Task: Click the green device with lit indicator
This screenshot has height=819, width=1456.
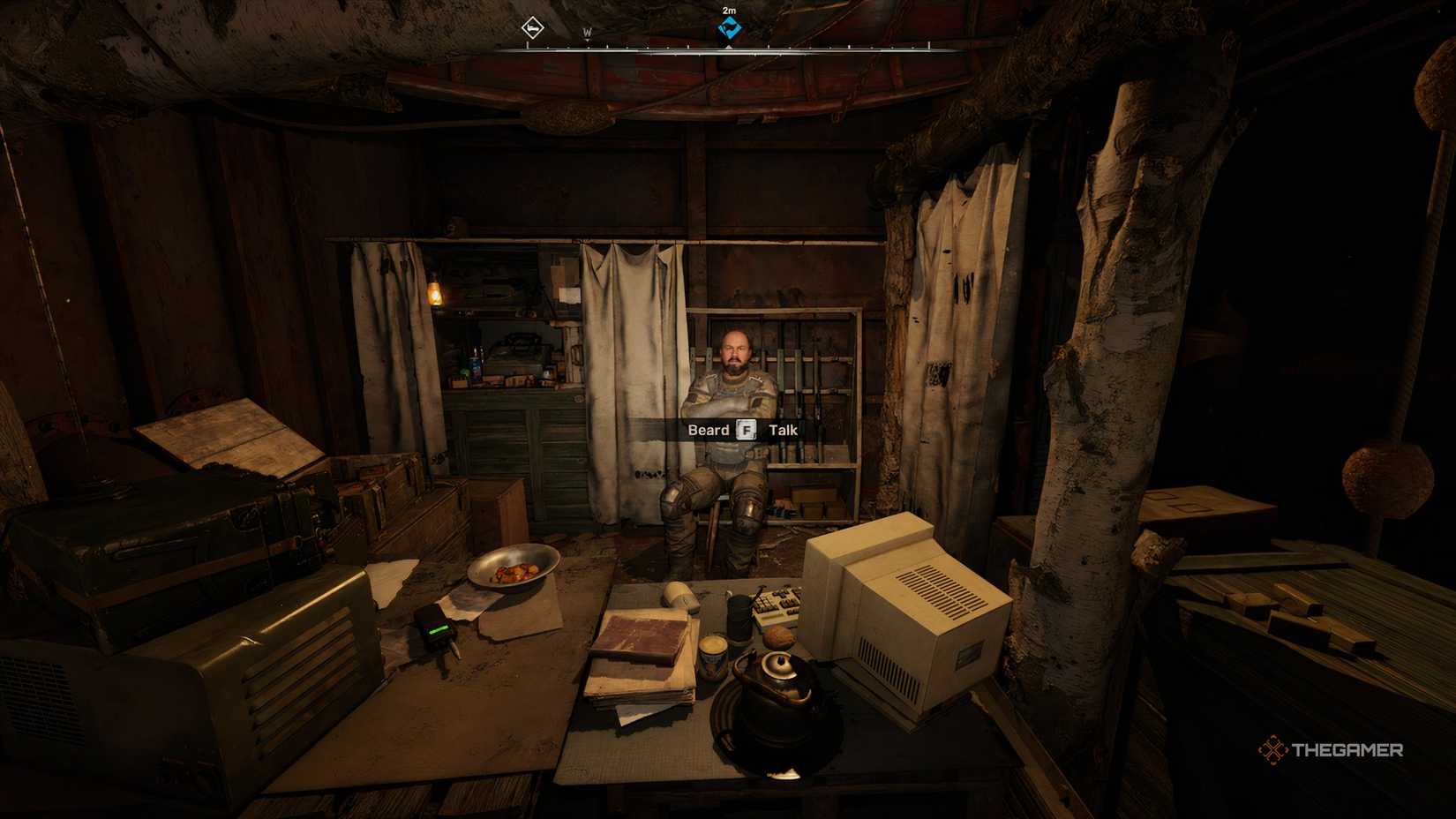Action: (x=434, y=625)
